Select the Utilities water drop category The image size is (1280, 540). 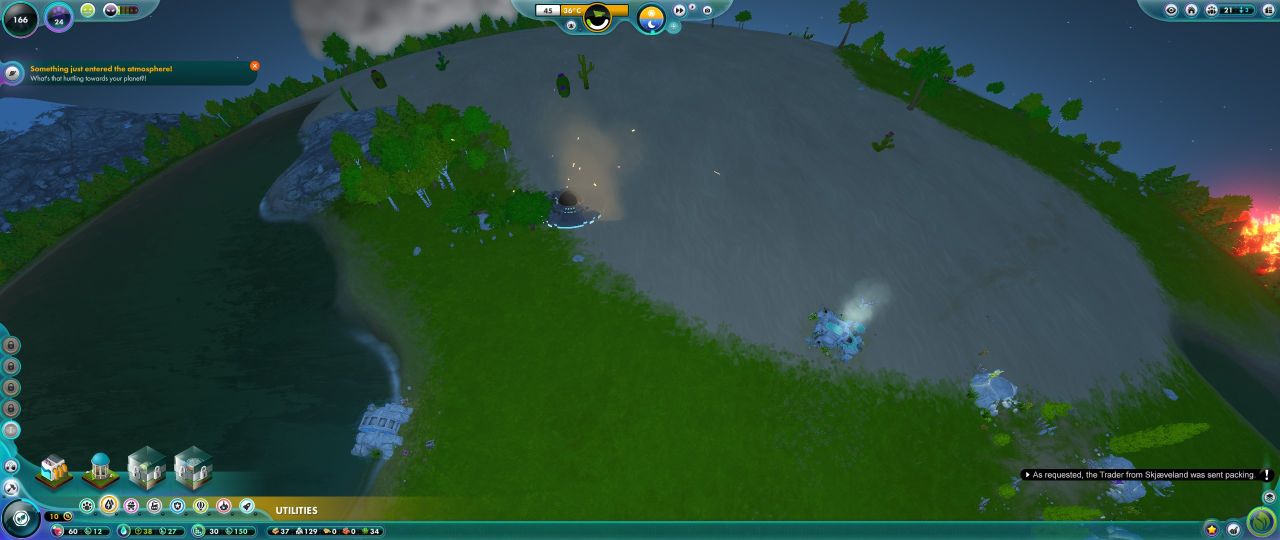pyautogui.click(x=109, y=506)
